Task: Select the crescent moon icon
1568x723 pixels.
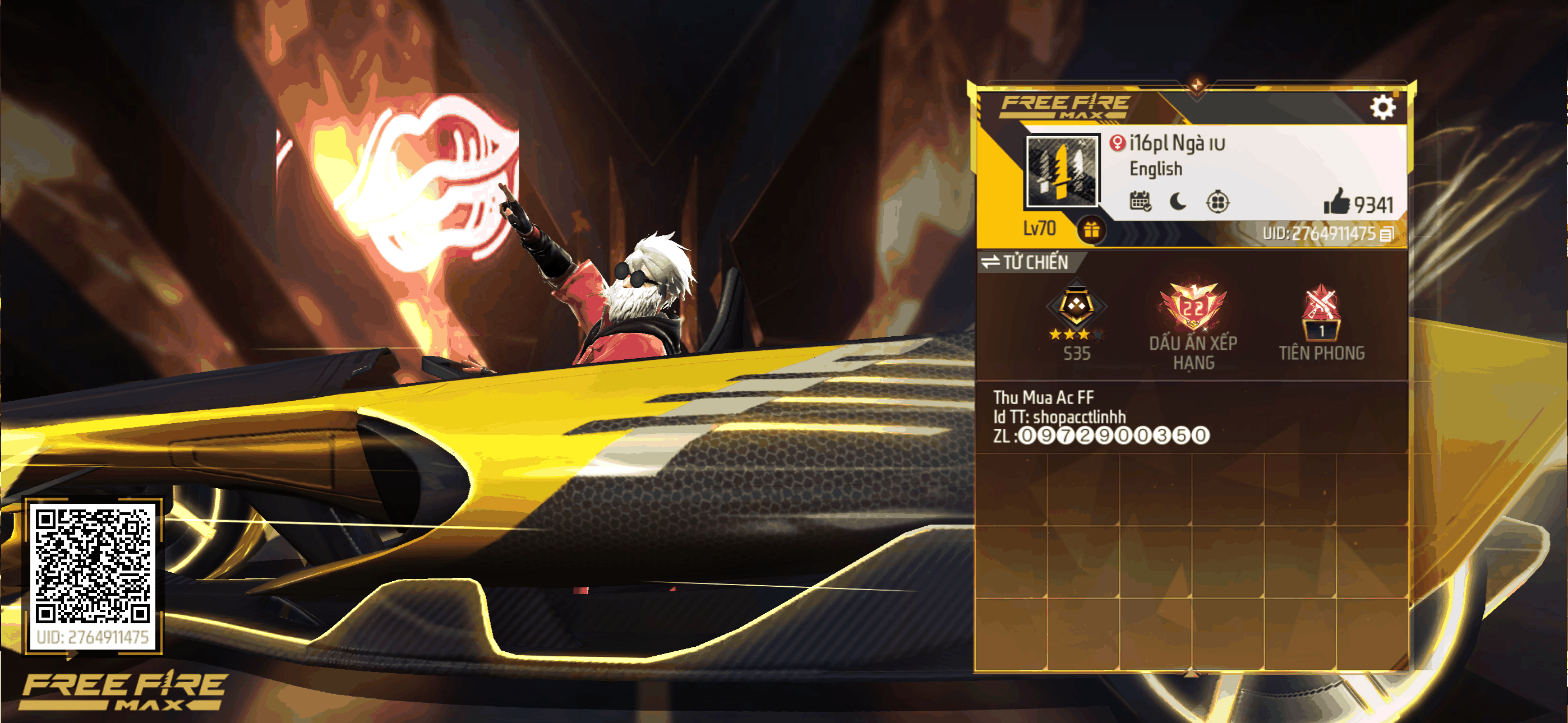Action: coord(1178,201)
